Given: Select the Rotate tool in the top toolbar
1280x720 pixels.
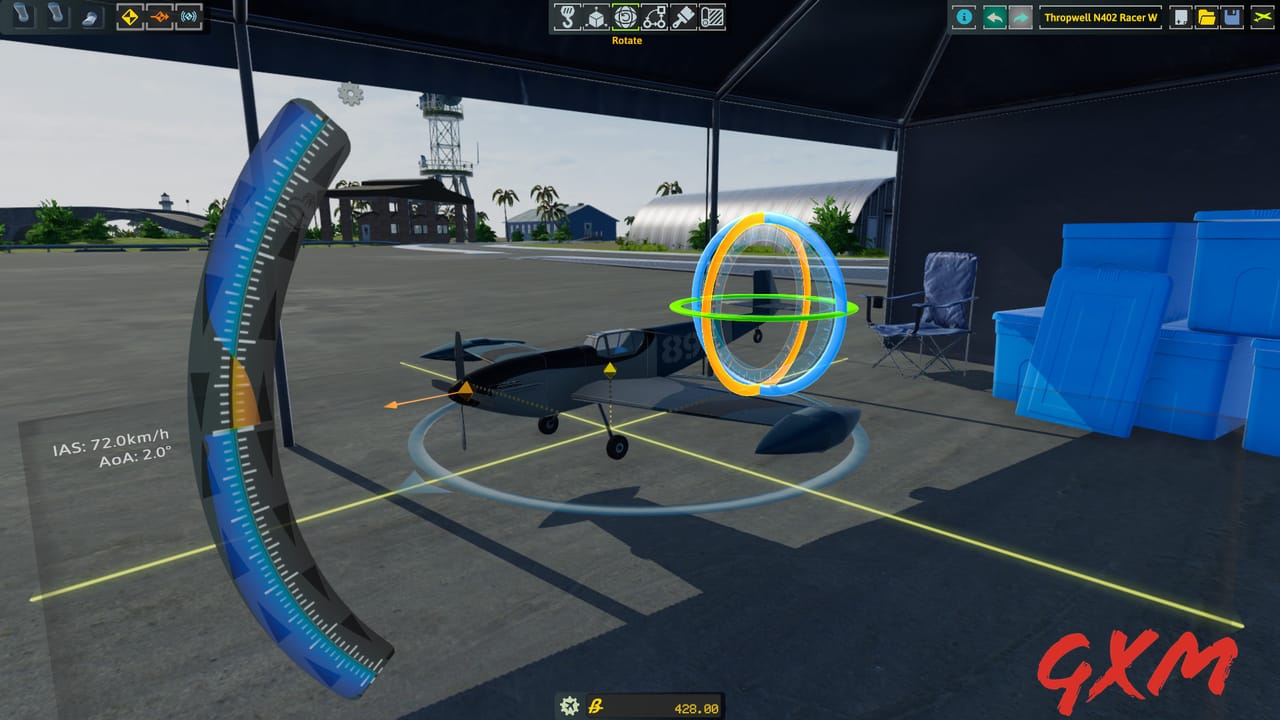Looking at the screenshot, I should pos(626,17).
